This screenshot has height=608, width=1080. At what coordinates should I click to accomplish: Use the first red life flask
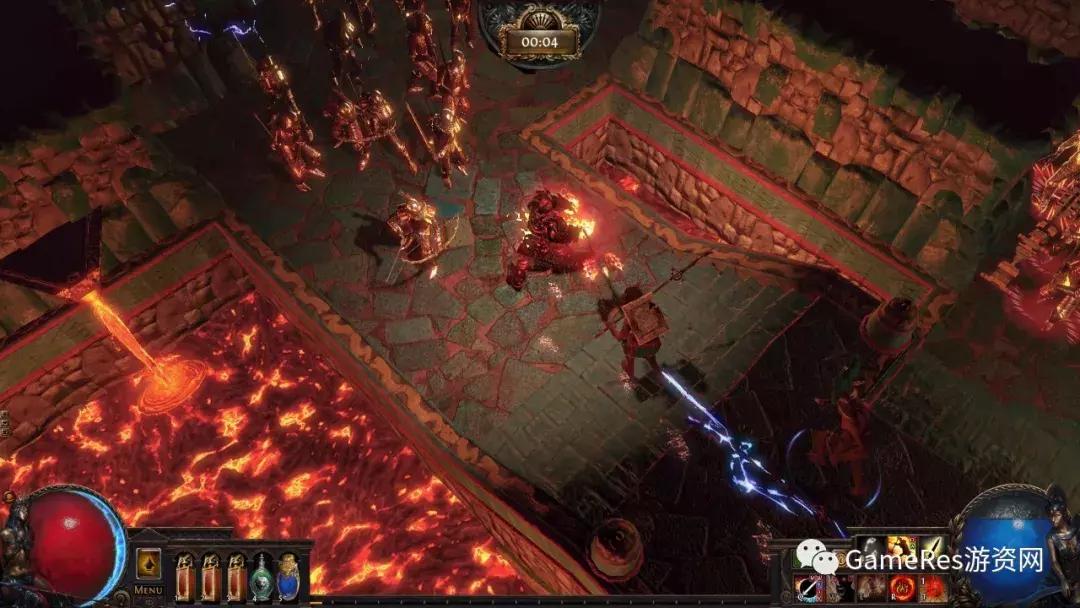186,576
